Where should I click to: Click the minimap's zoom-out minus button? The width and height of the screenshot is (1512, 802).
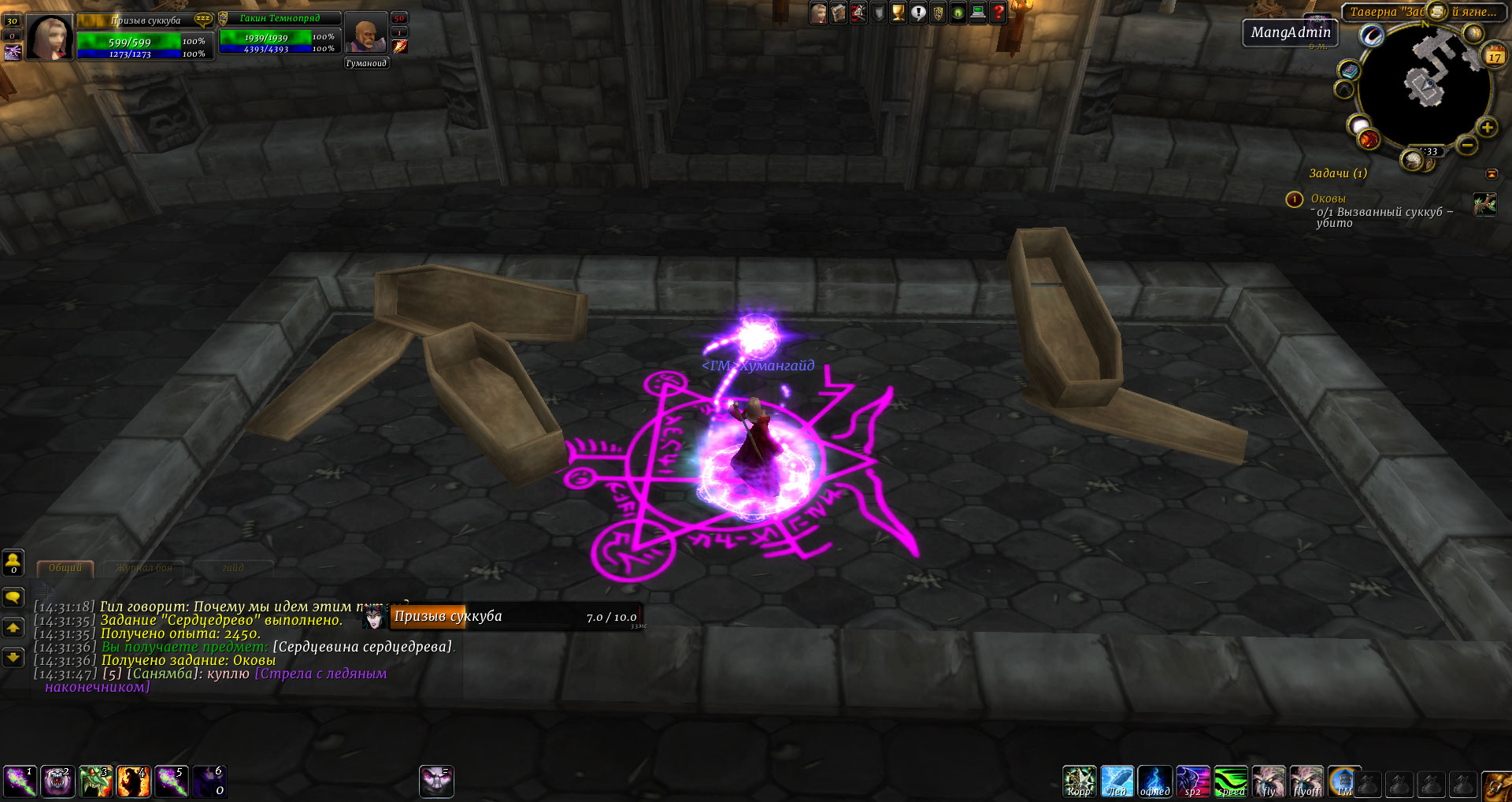(1466, 144)
